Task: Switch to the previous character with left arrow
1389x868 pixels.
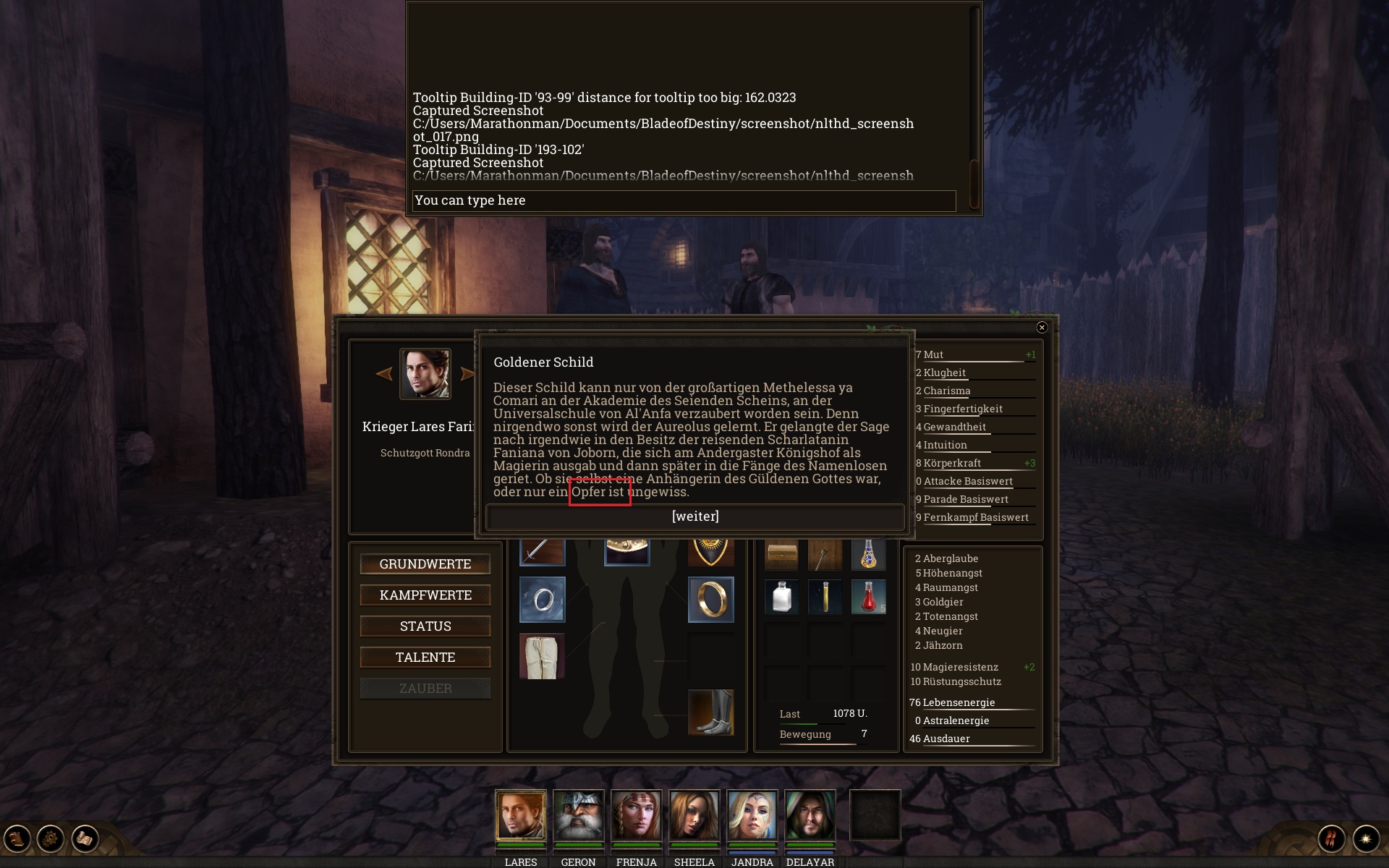Action: [x=384, y=374]
